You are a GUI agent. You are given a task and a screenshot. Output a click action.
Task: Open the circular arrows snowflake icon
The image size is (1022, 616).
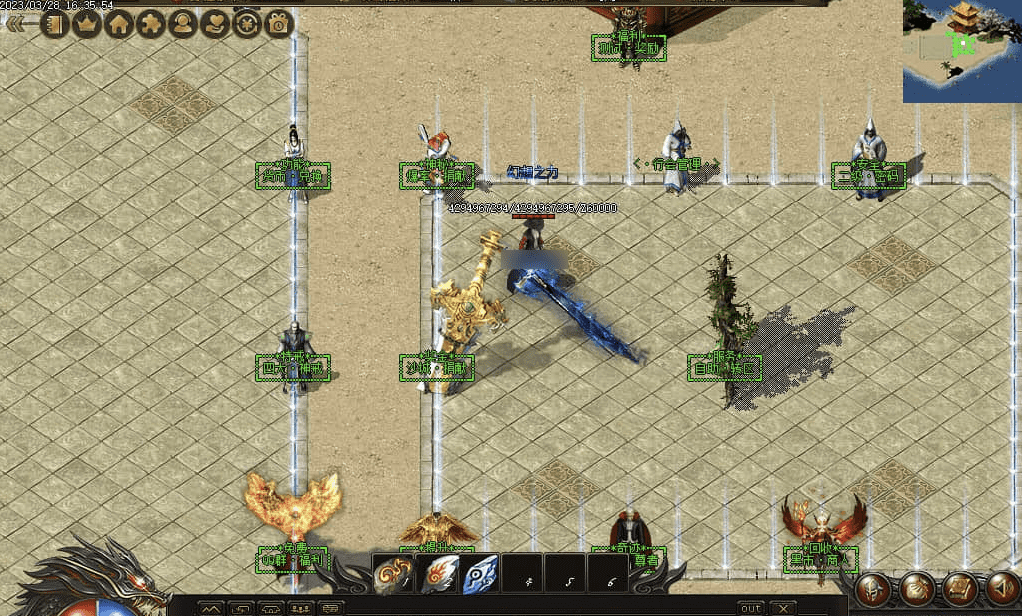click(246, 24)
